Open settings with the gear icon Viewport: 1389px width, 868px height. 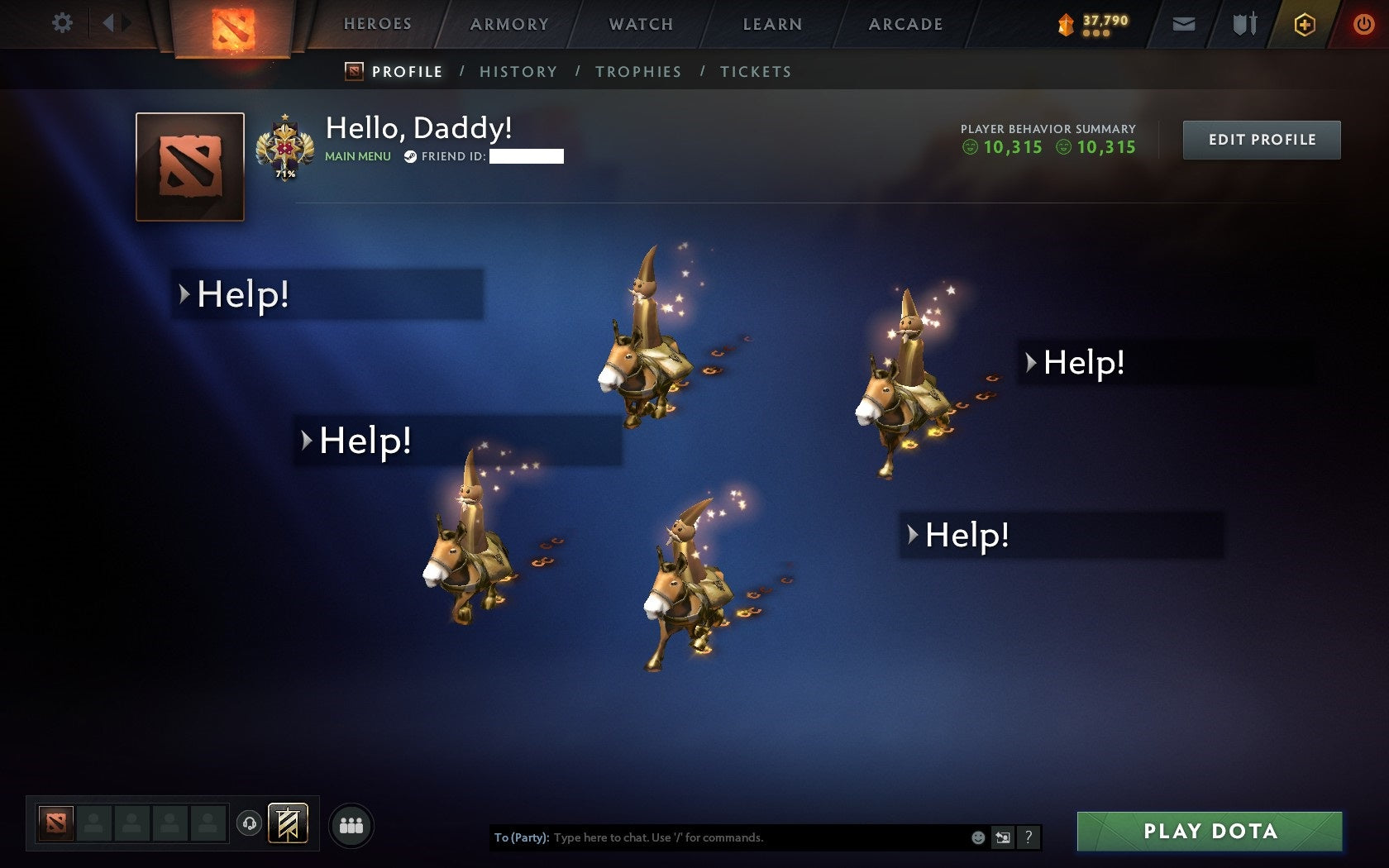point(60,24)
